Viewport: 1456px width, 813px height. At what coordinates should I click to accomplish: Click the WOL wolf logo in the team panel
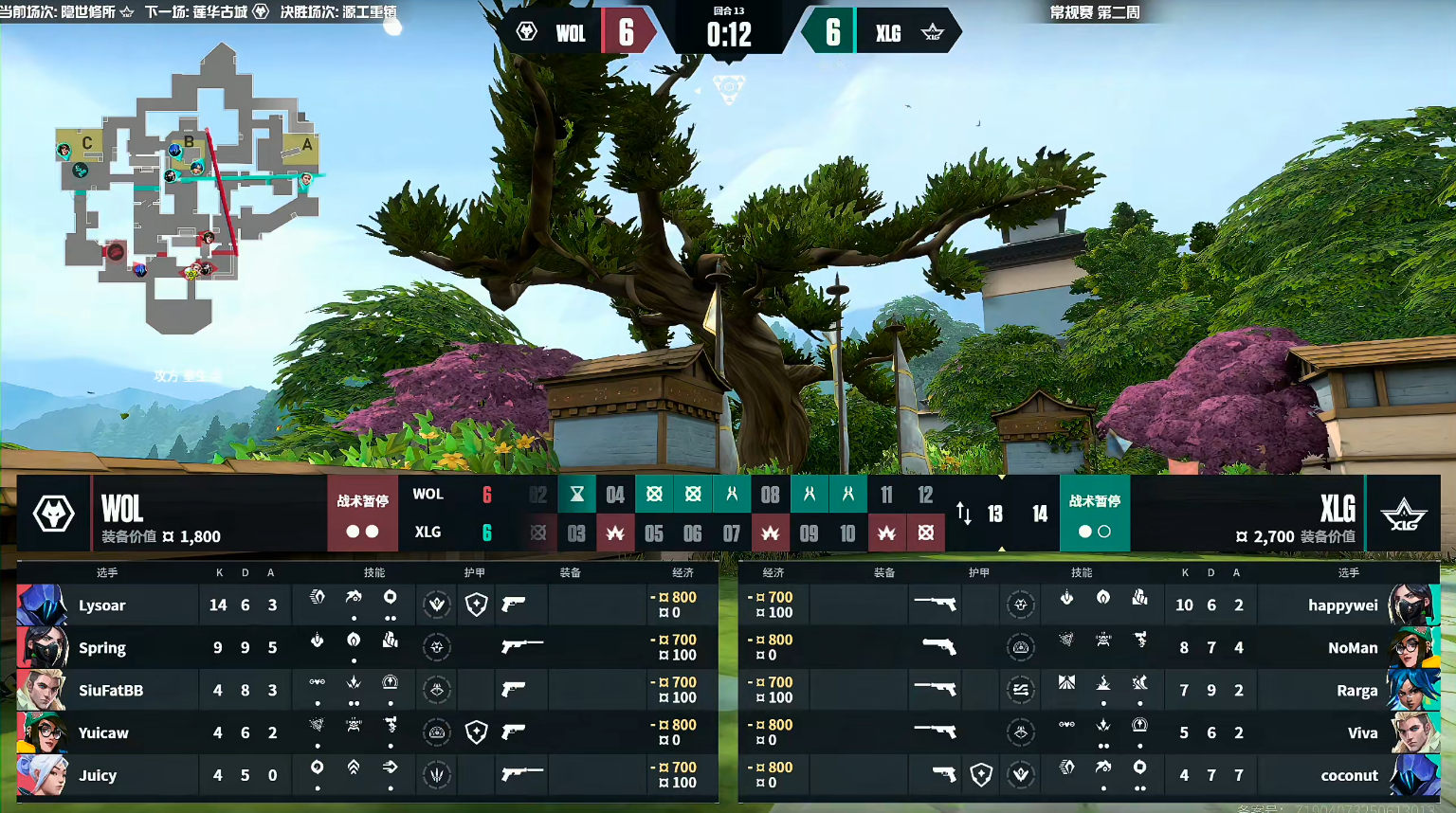pyautogui.click(x=54, y=514)
